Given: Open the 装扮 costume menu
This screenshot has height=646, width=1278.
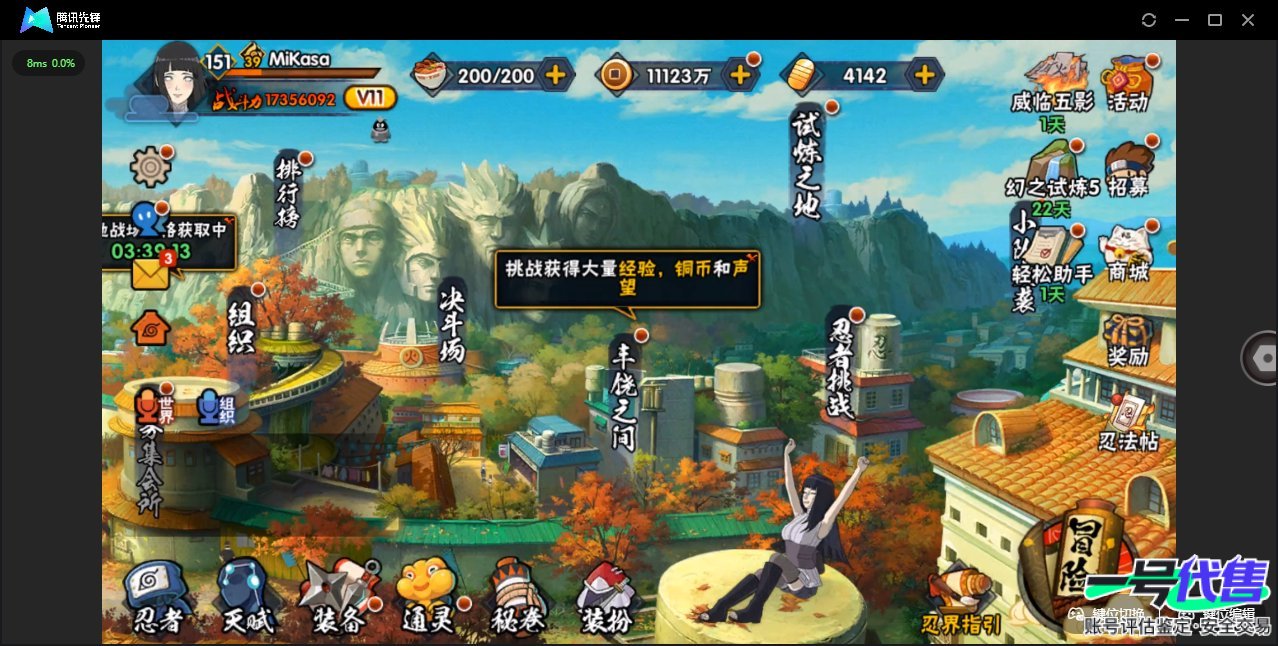Looking at the screenshot, I should pyautogui.click(x=607, y=599).
